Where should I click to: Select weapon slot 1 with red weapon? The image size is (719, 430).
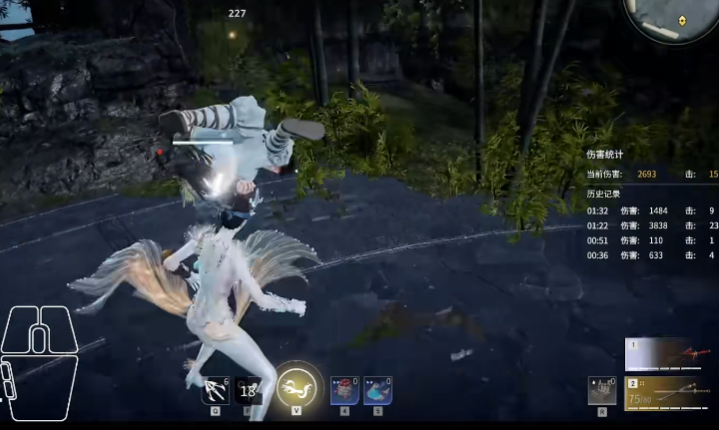(x=665, y=354)
